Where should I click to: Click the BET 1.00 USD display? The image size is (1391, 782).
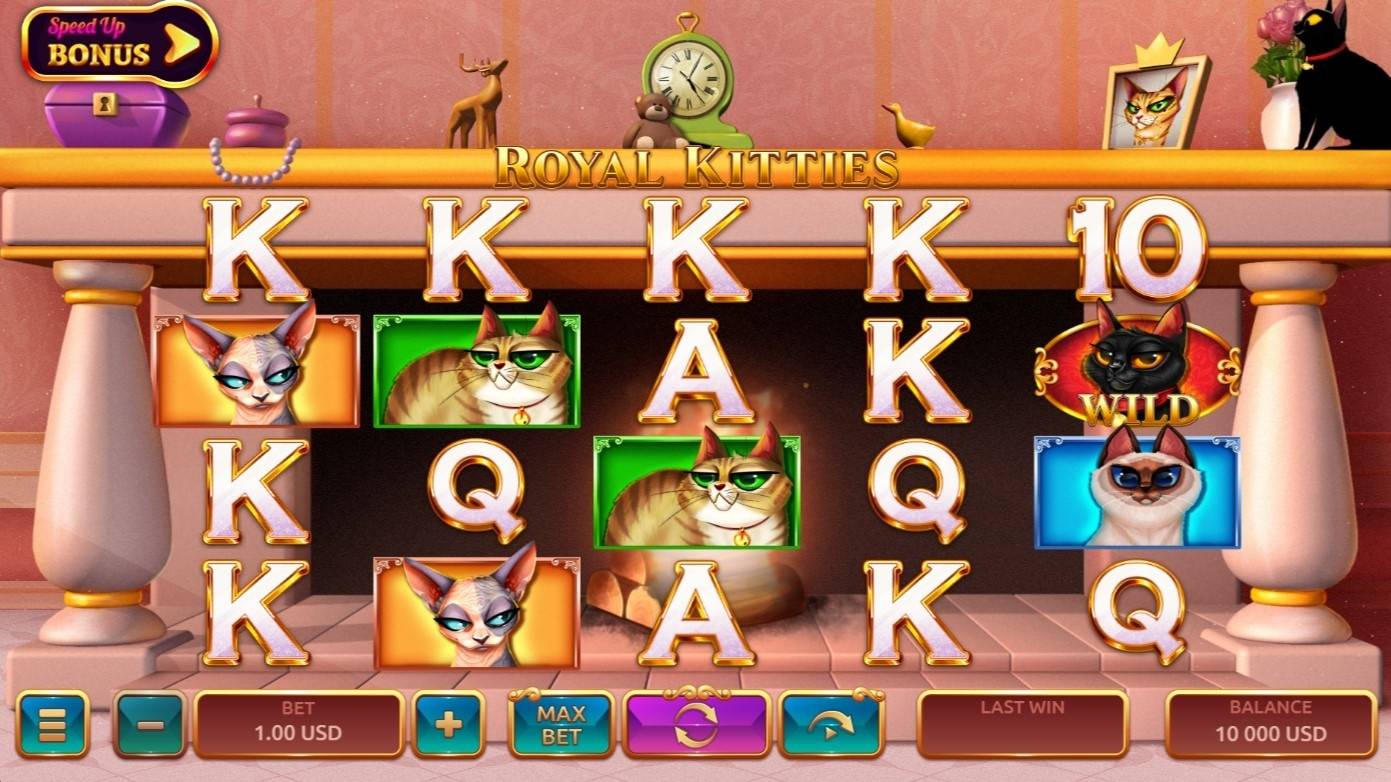(298, 724)
